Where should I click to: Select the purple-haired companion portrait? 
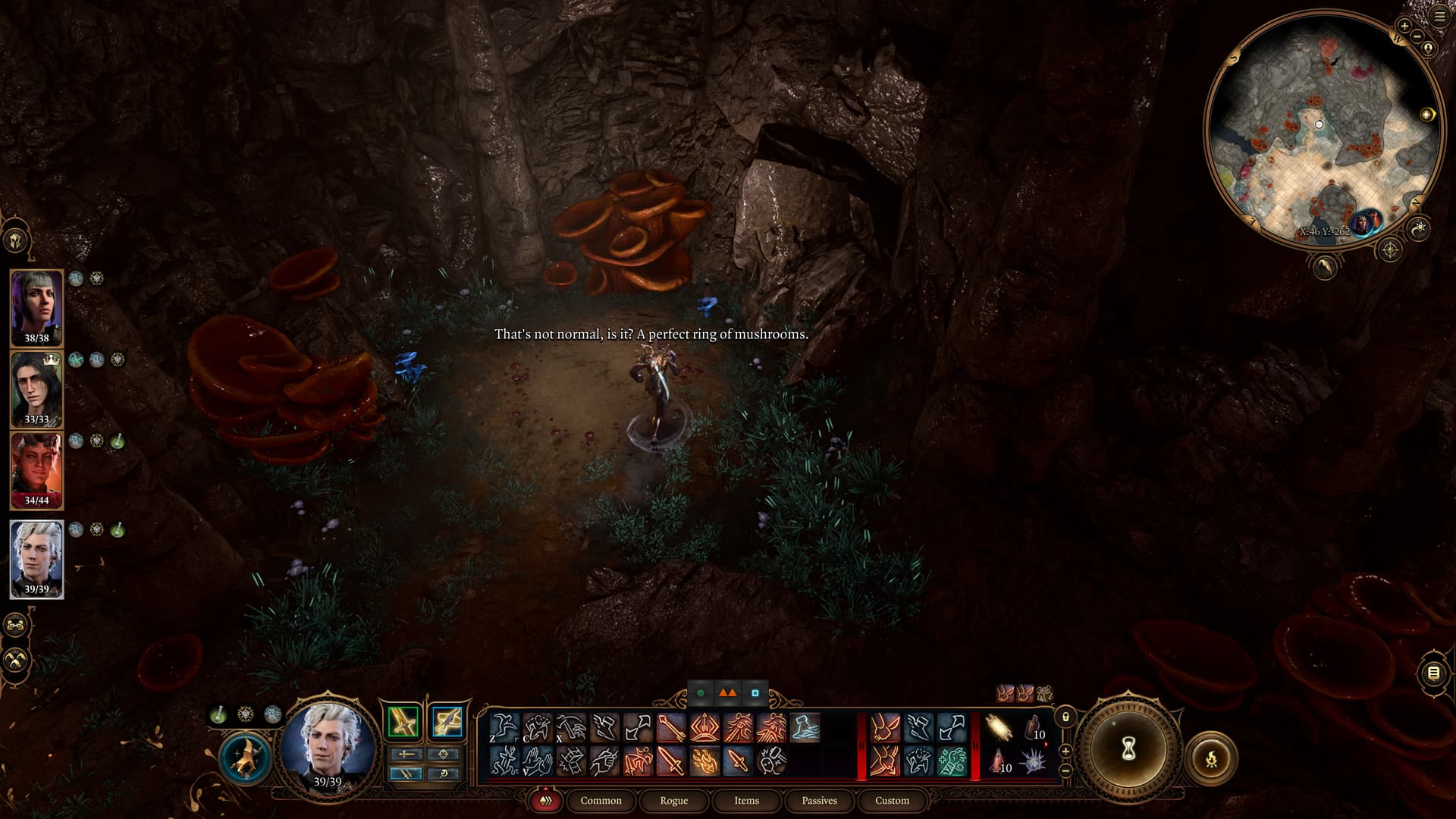[36, 307]
